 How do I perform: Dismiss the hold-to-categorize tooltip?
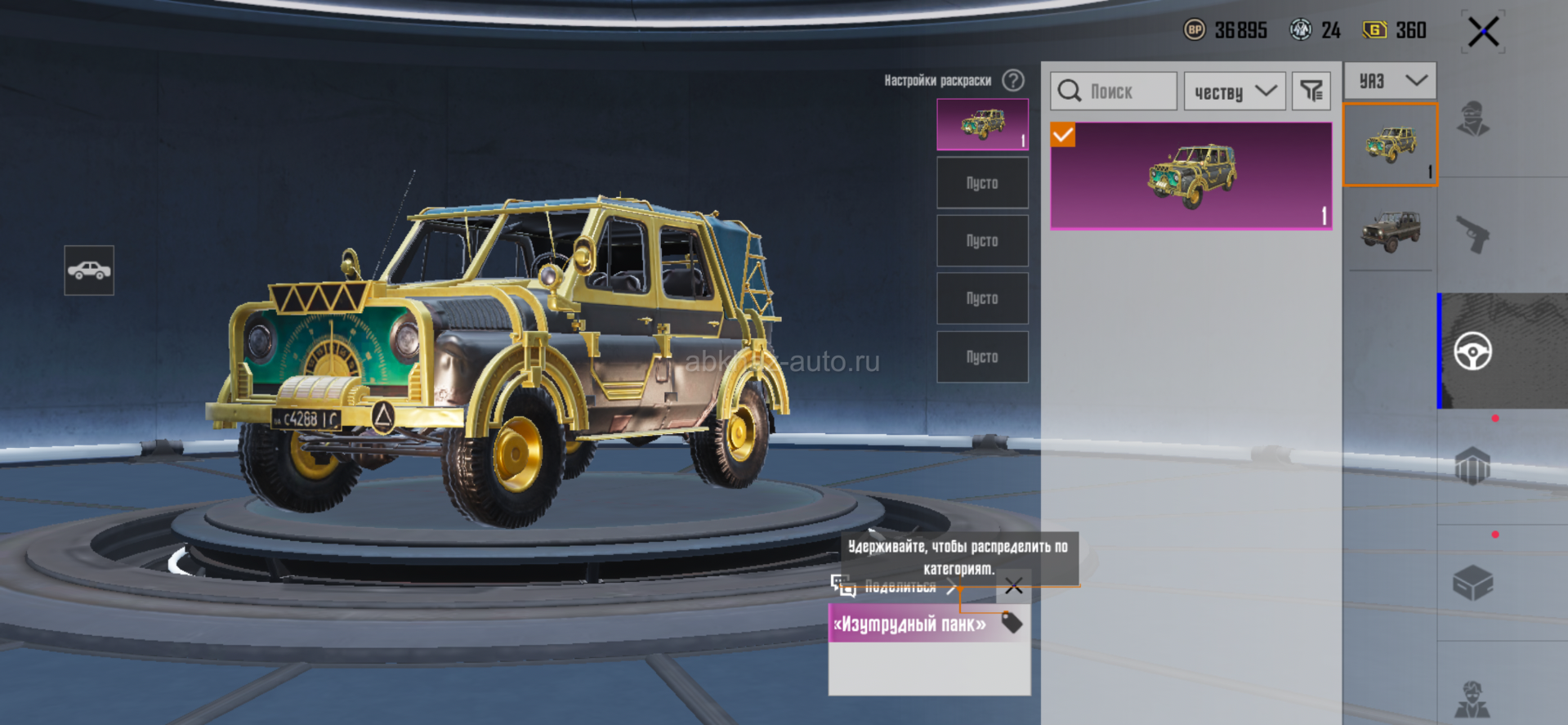(x=1014, y=585)
